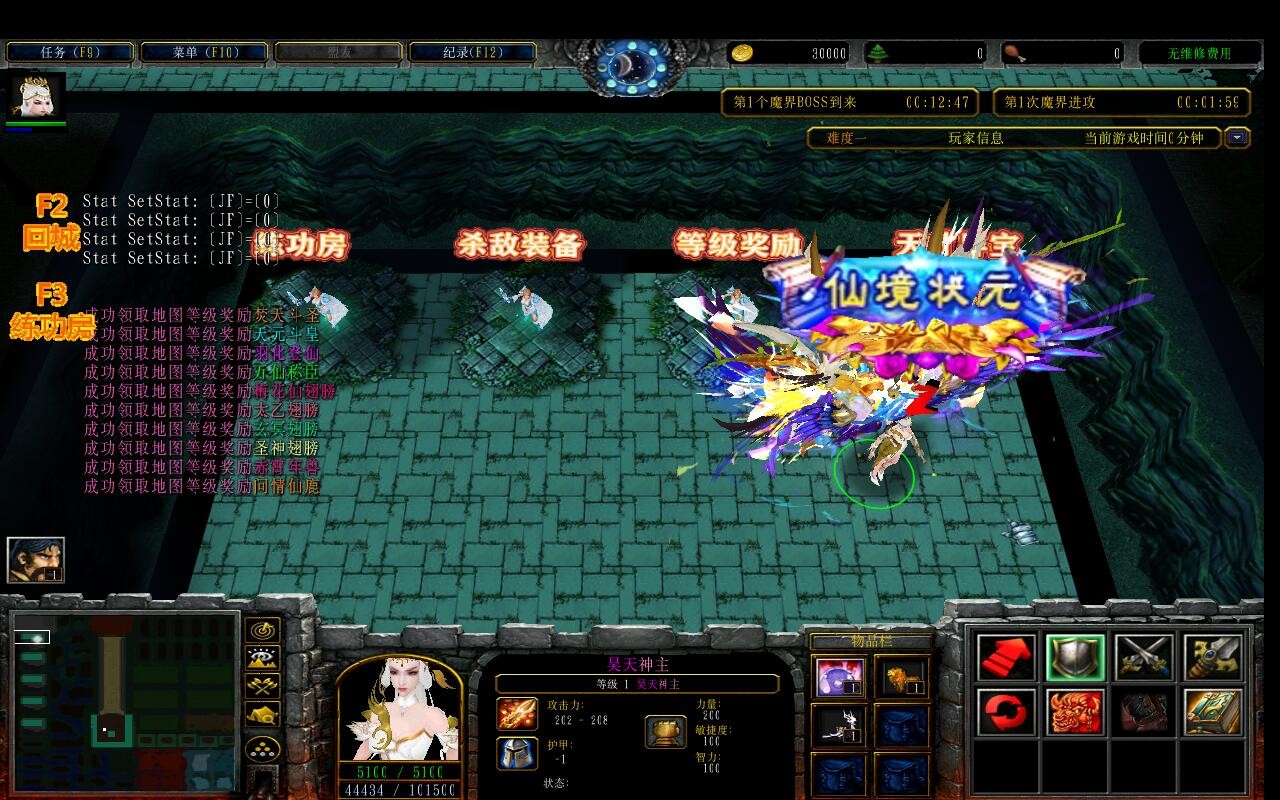Collapse the multiboard using the arrow button
This screenshot has height=800, width=1280.
click(1238, 138)
